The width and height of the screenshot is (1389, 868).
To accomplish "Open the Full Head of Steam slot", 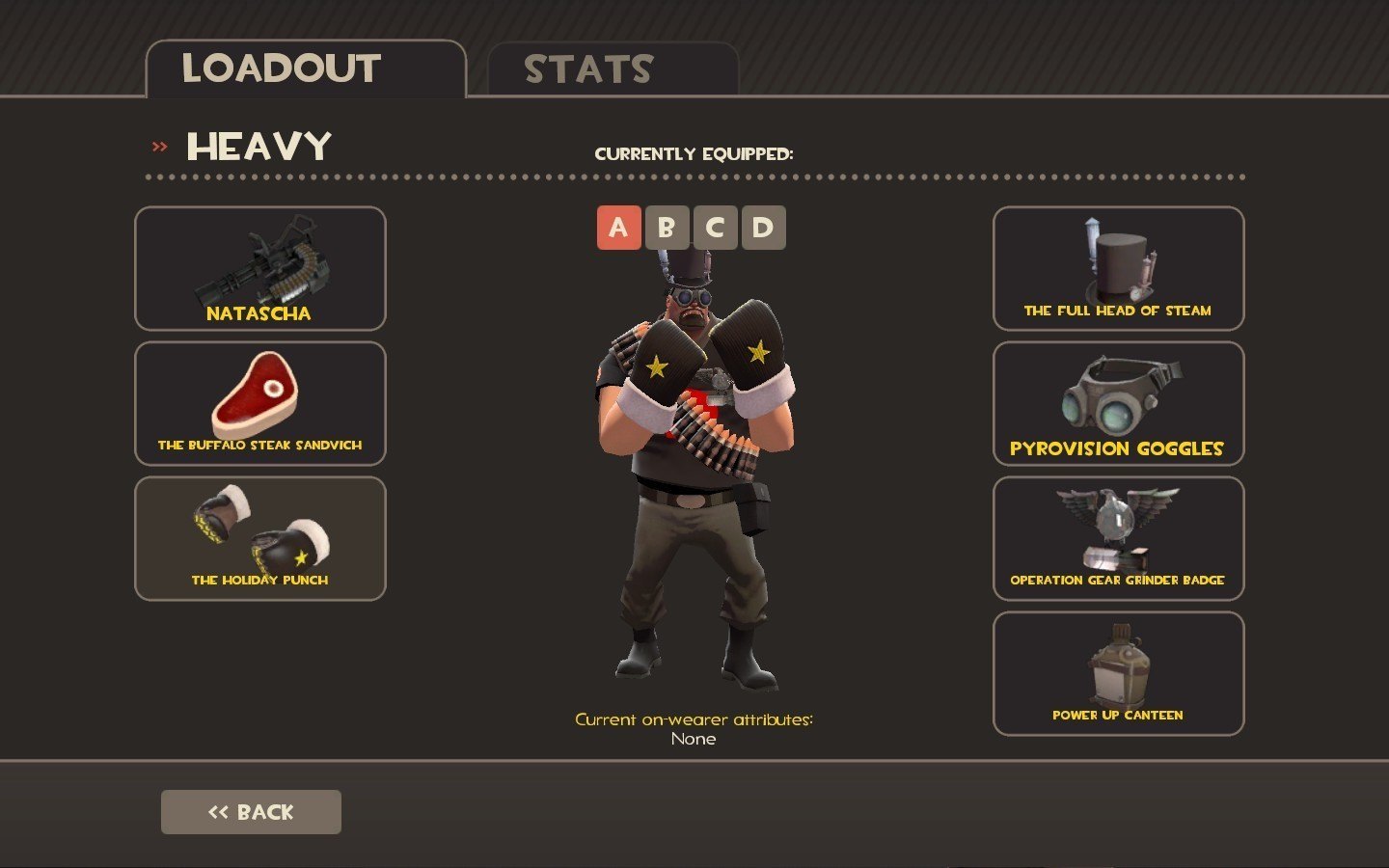I will [x=1118, y=269].
